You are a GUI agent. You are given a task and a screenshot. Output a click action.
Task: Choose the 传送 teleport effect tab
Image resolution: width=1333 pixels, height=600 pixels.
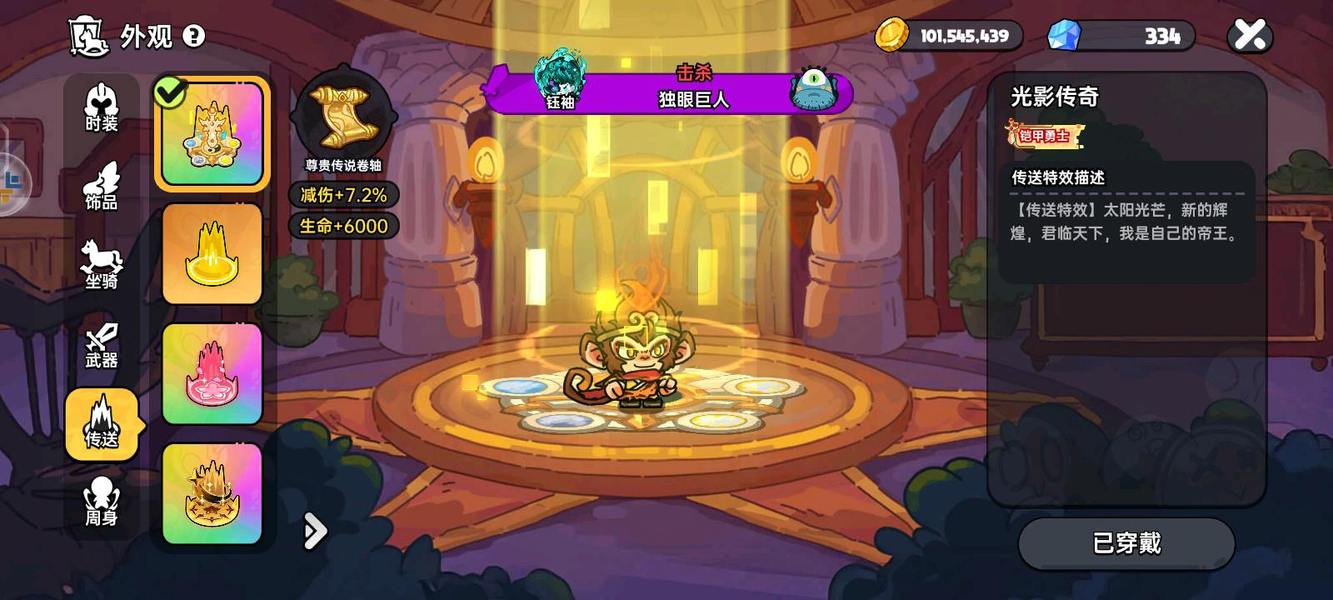(102, 424)
